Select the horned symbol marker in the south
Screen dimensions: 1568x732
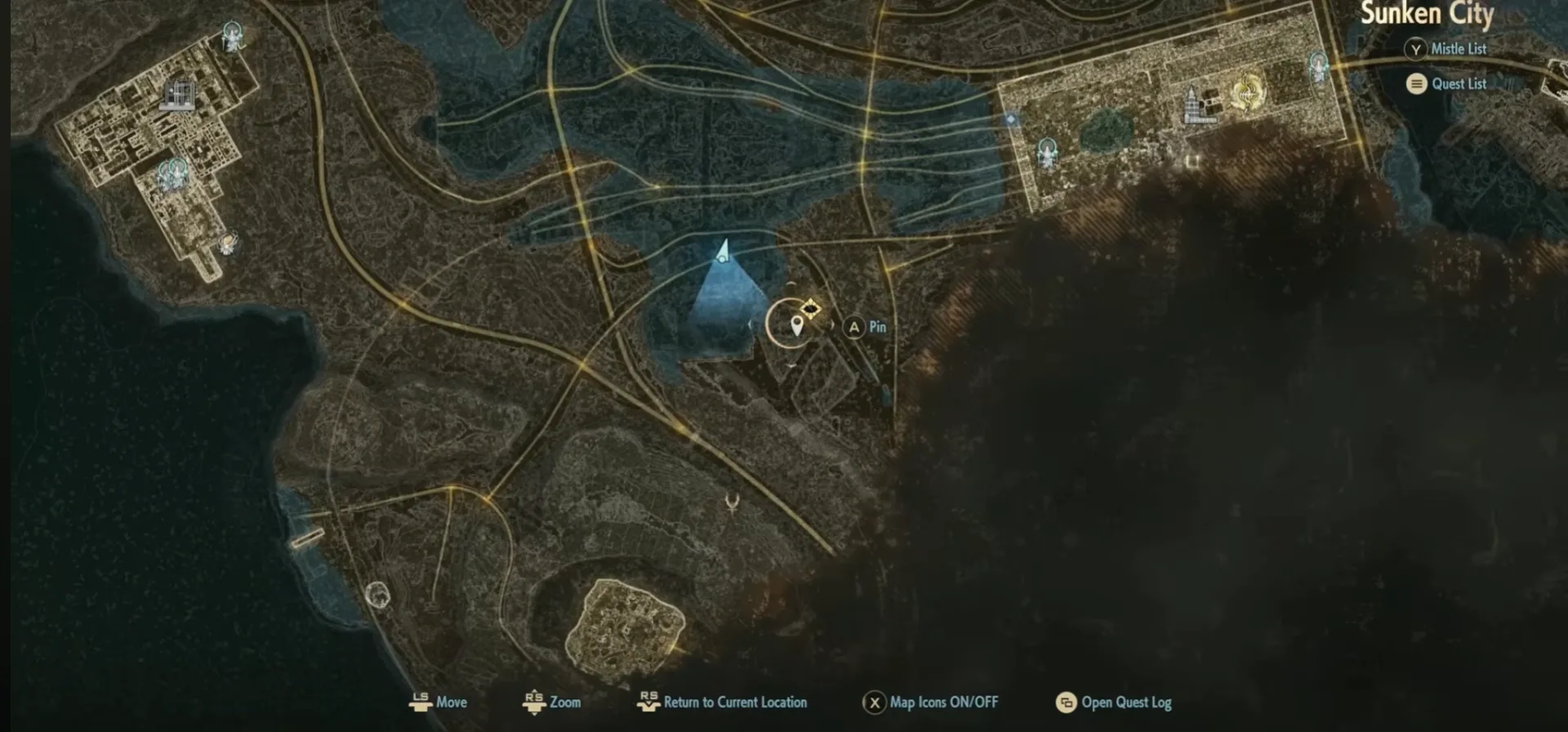732,502
